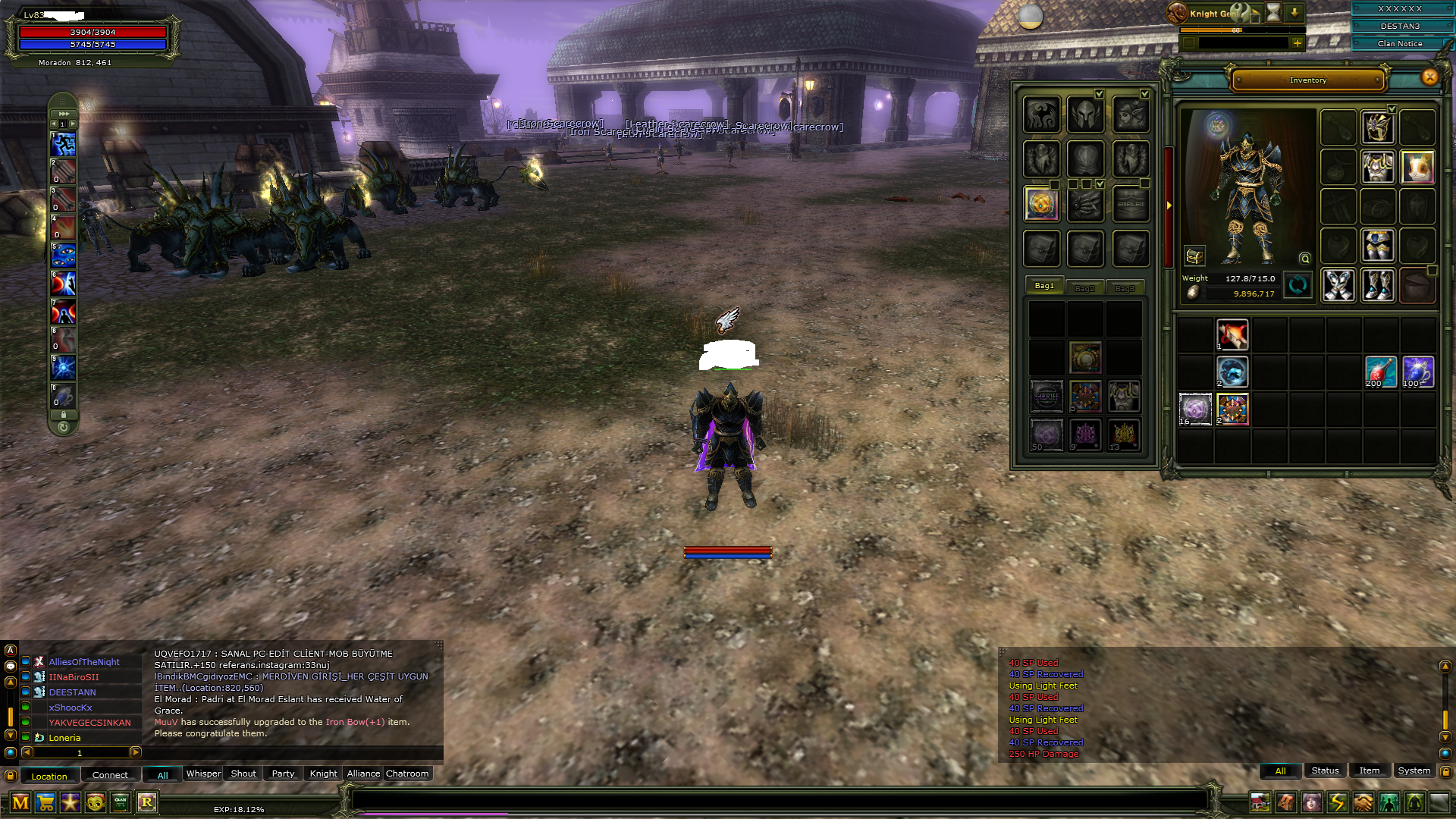Screen dimensions: 1456x819
Task: Select the Alliance chat channel
Action: pyautogui.click(x=363, y=773)
